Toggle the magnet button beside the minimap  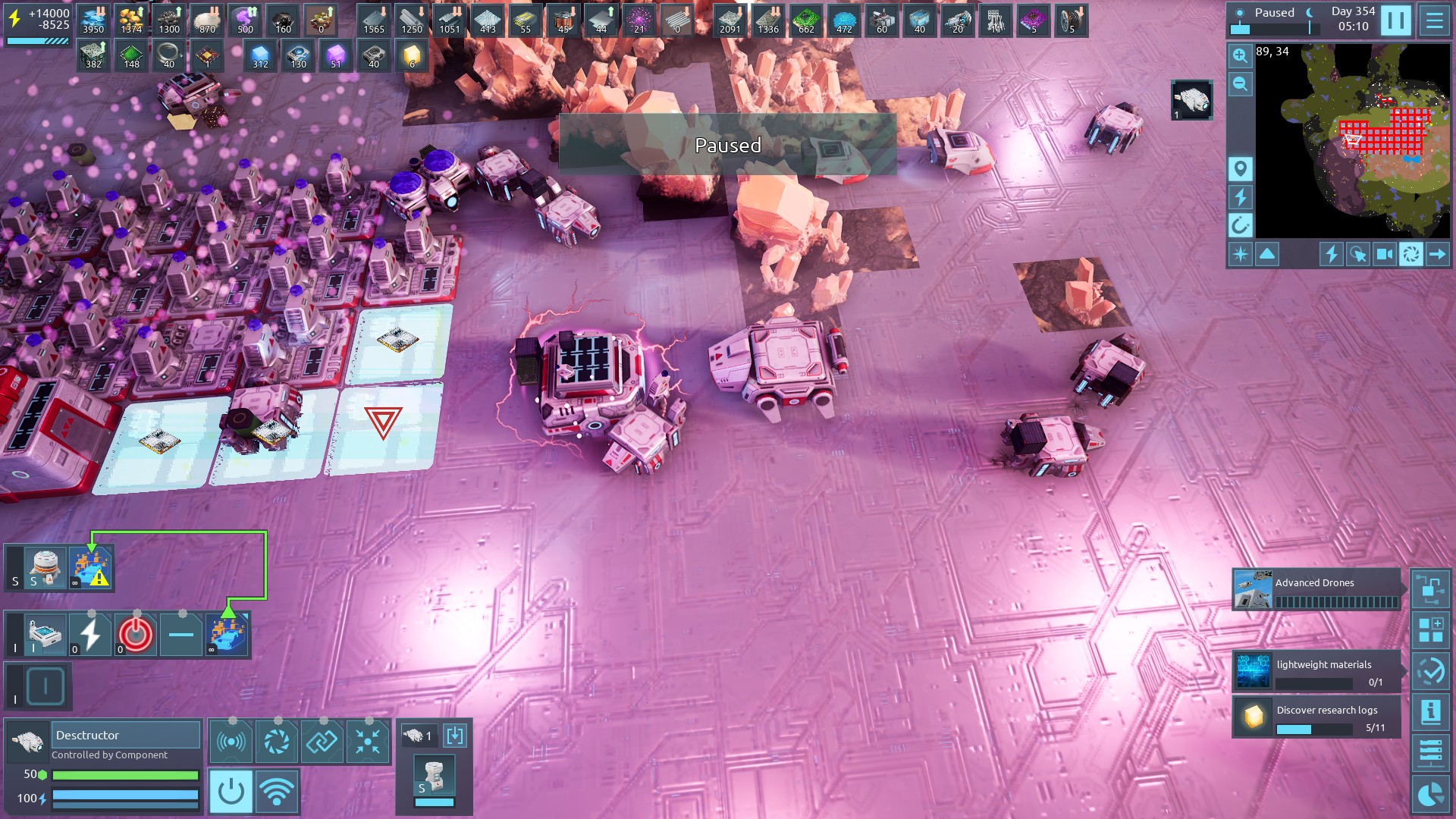point(1240,225)
